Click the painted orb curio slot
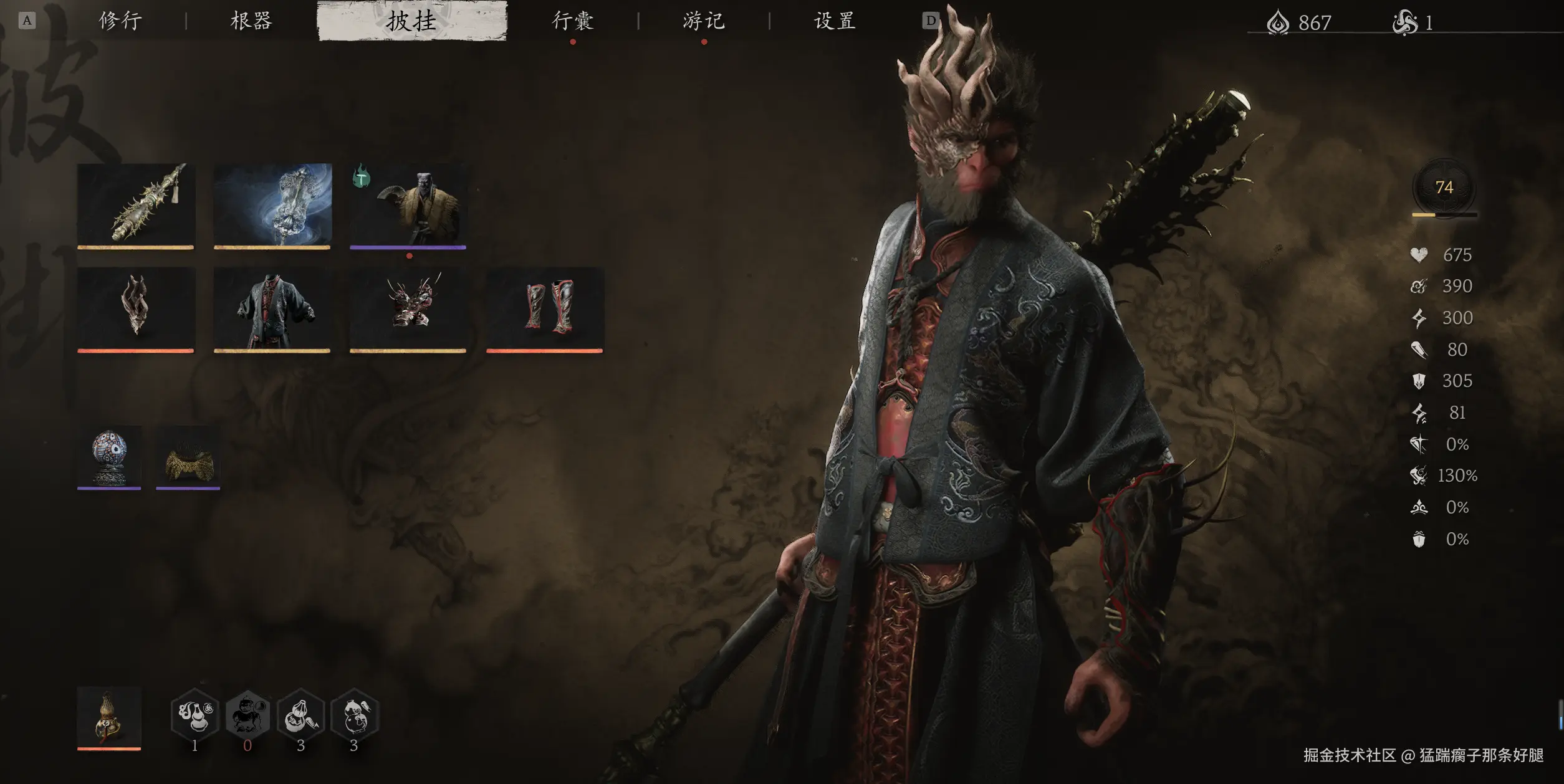 pyautogui.click(x=109, y=457)
